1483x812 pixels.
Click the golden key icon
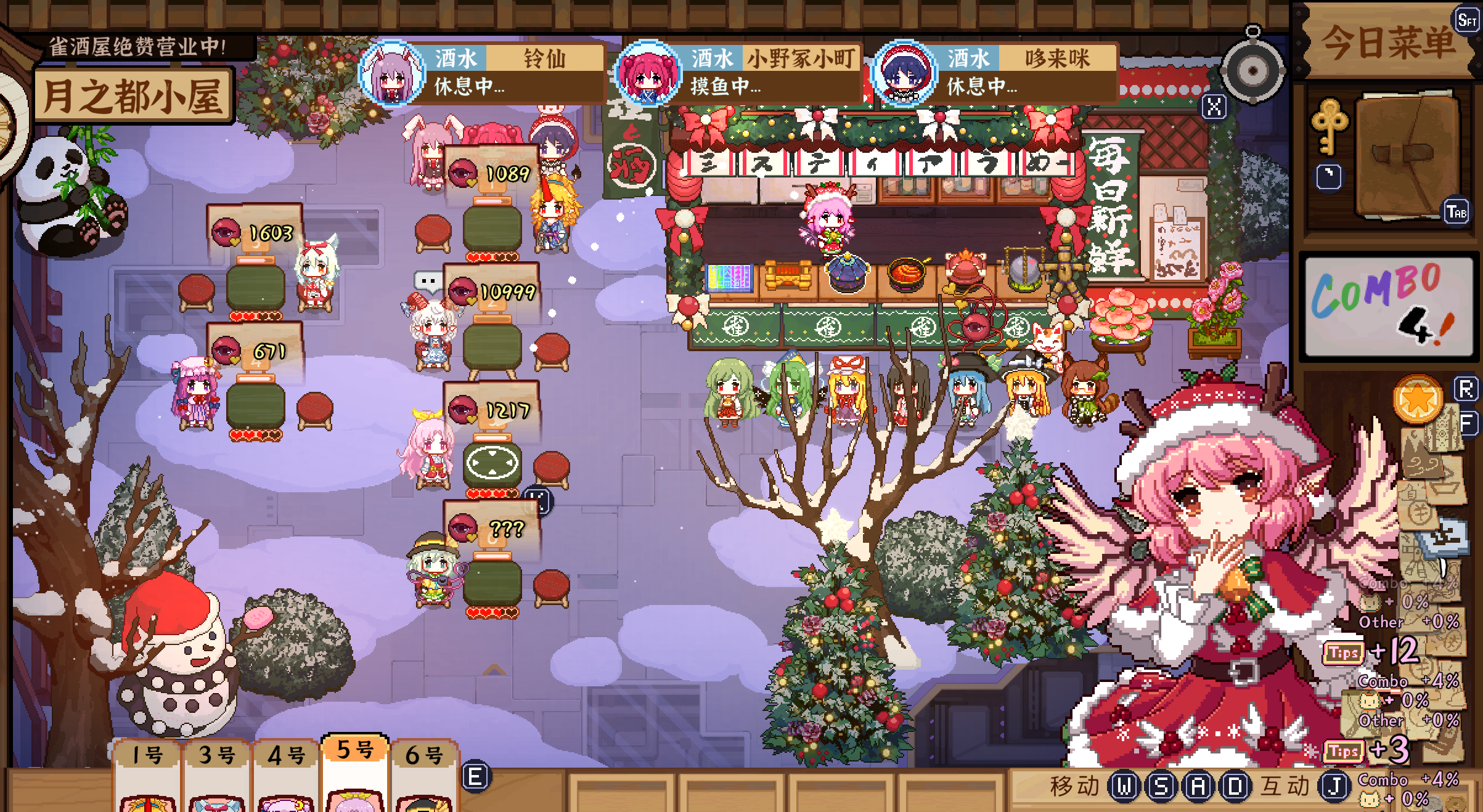[x=1330, y=125]
